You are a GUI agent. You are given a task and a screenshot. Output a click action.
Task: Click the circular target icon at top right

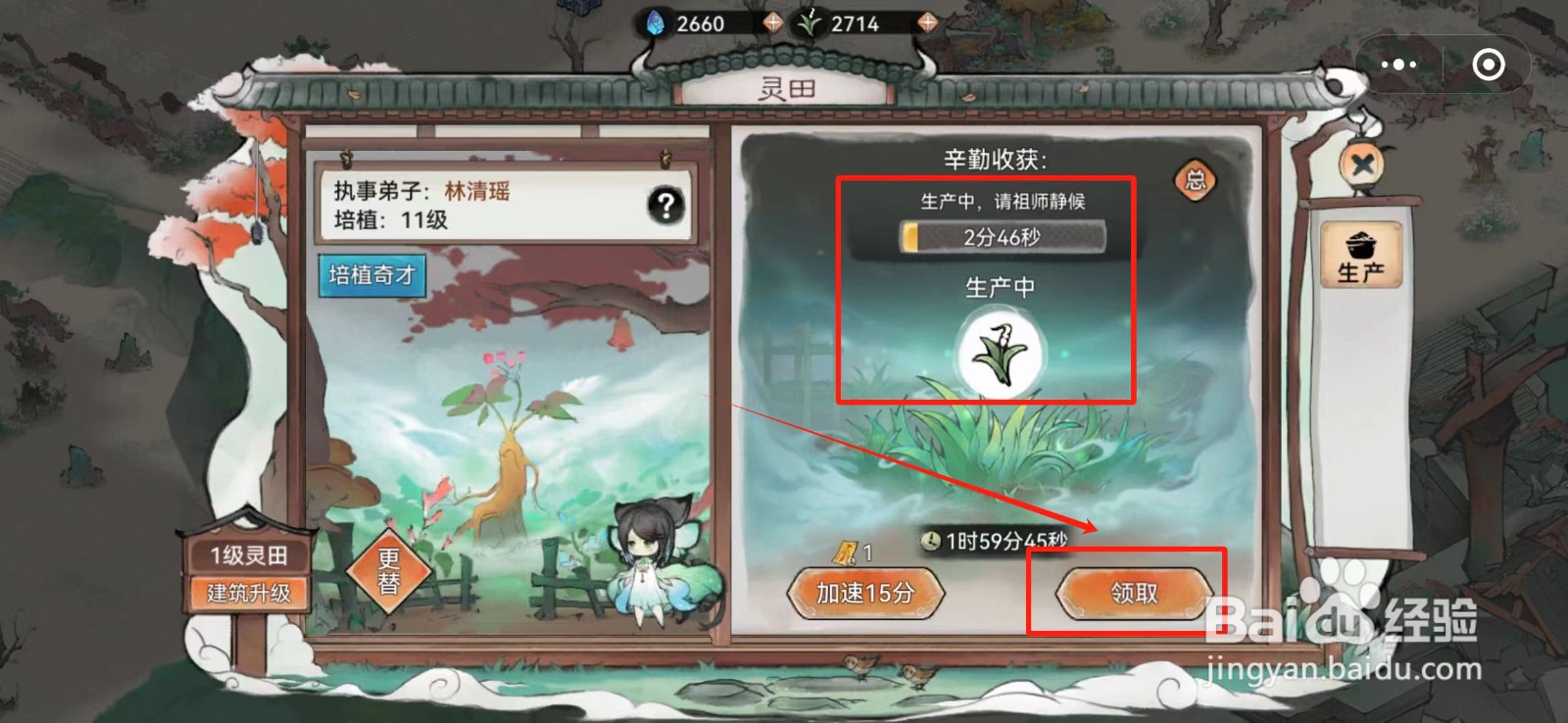point(1489,65)
